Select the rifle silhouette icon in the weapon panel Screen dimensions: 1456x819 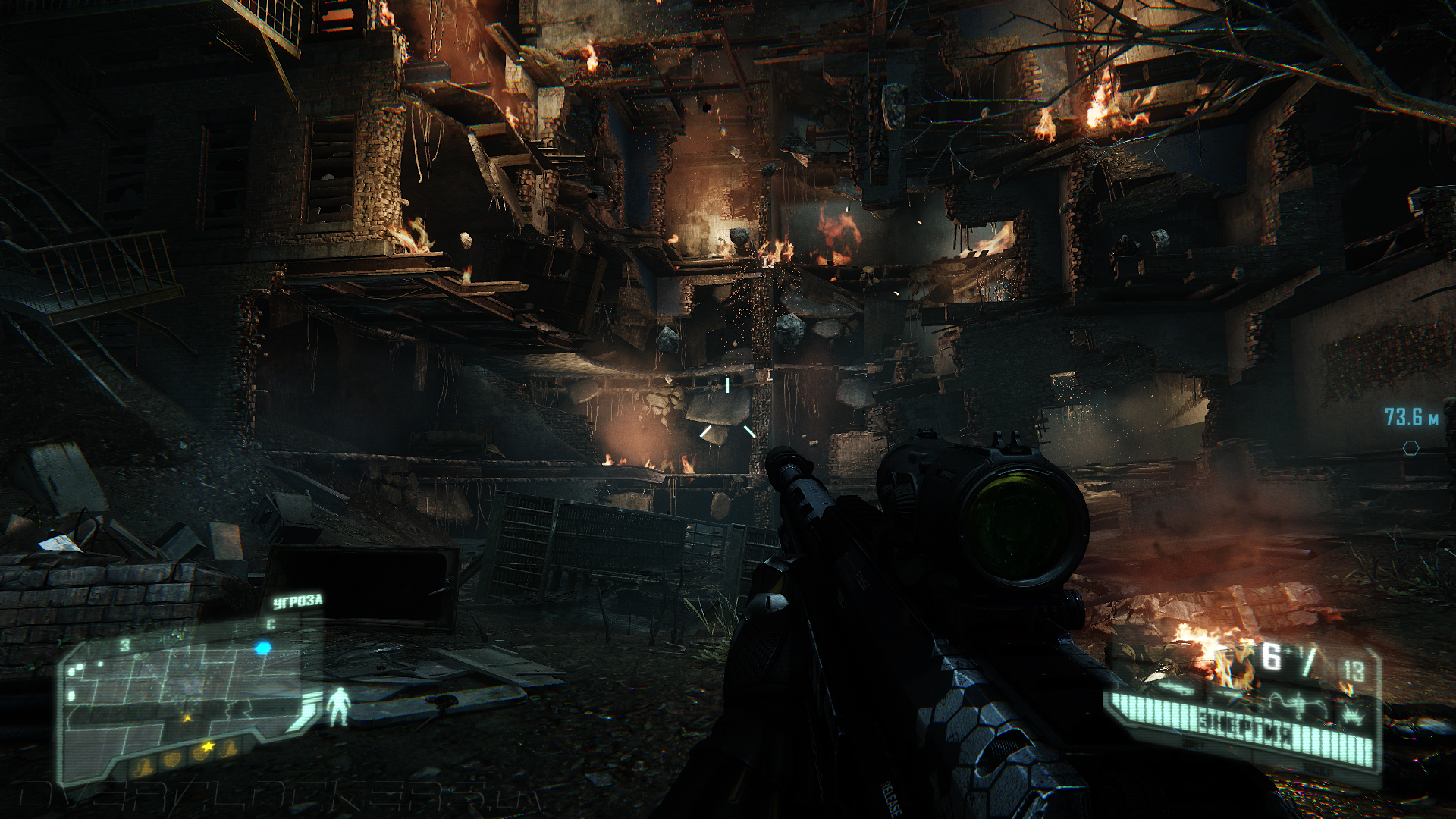click(x=1175, y=688)
